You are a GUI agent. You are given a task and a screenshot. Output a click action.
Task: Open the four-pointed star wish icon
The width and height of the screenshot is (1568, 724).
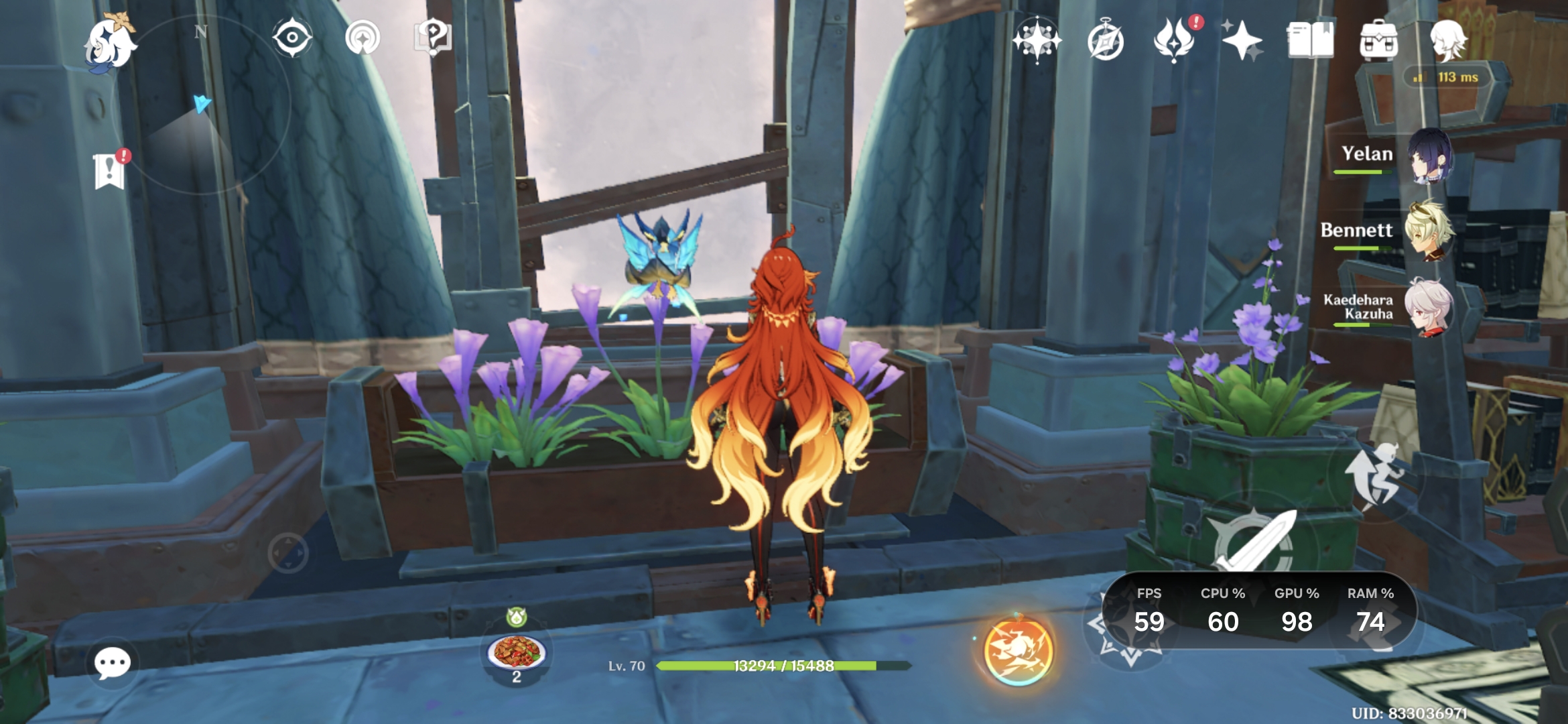pyautogui.click(x=1037, y=40)
